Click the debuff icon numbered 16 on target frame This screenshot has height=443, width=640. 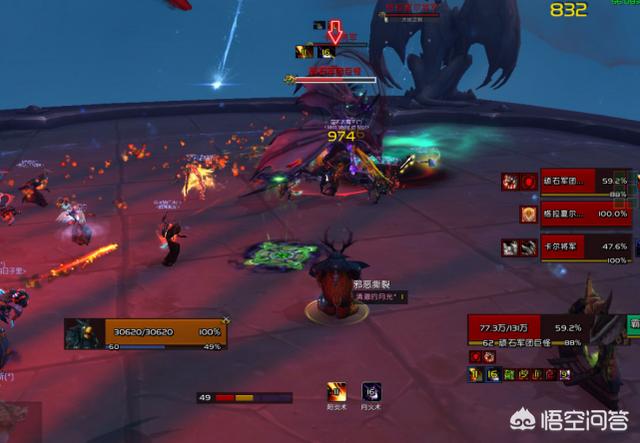click(x=491, y=374)
